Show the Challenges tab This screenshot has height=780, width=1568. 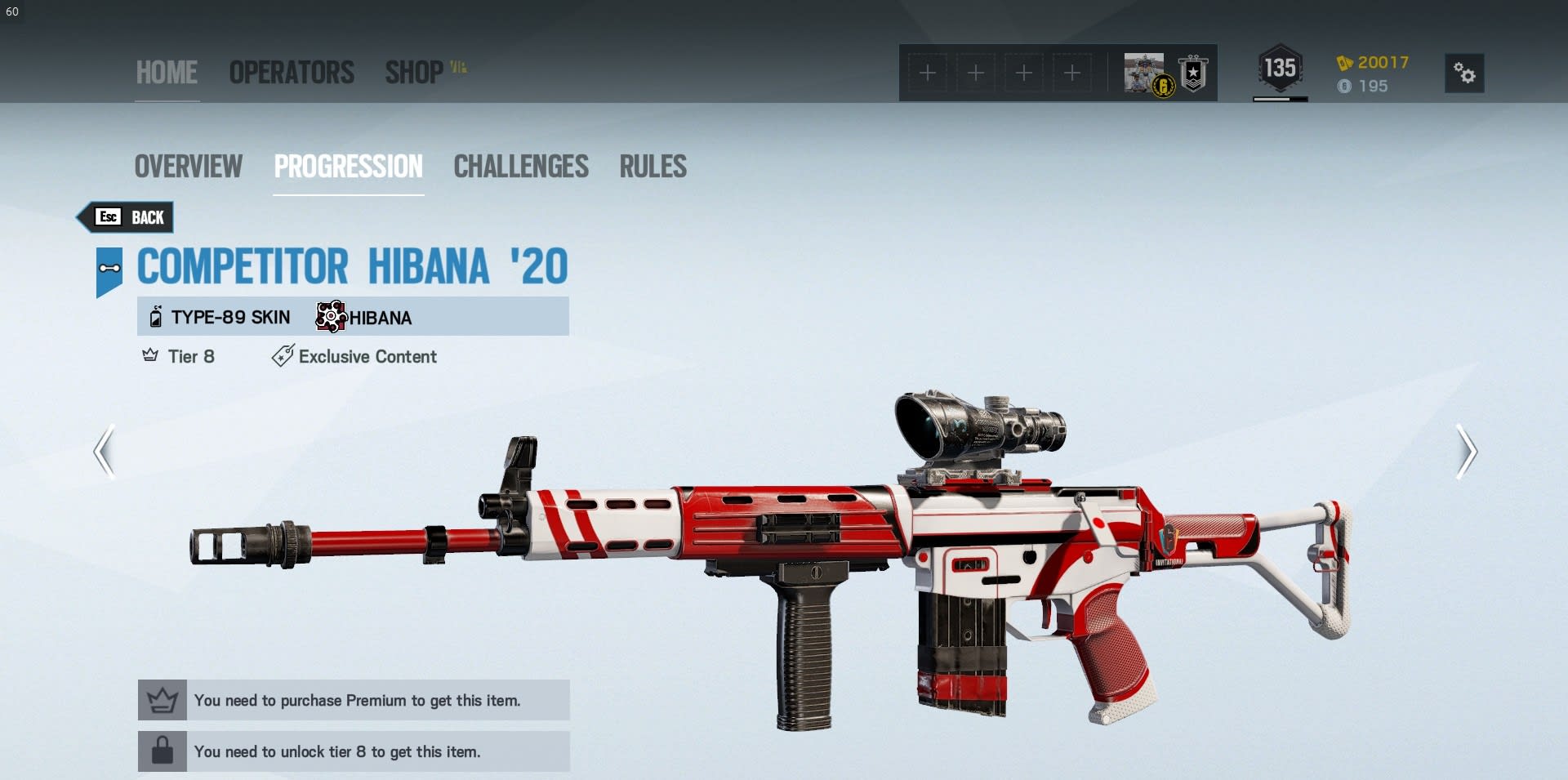521,167
